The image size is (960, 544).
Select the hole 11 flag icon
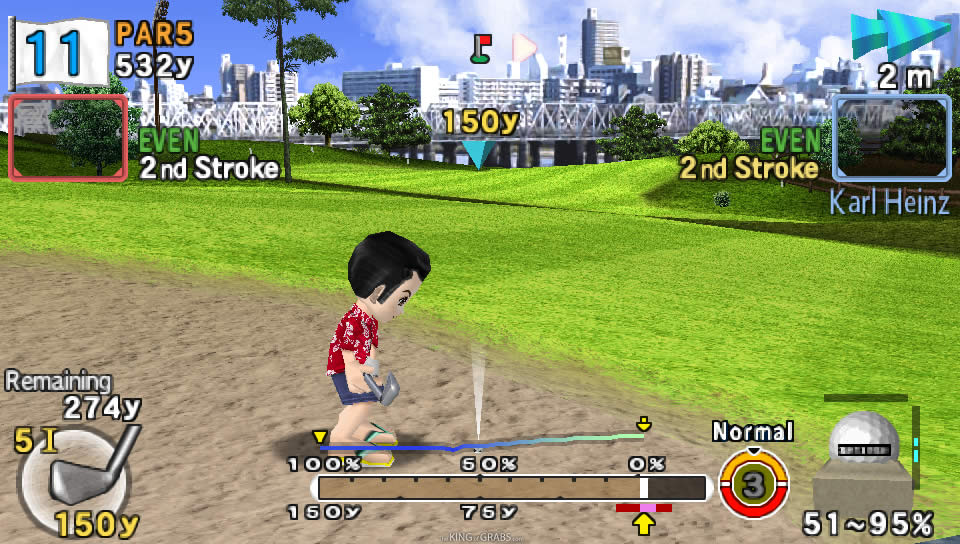tap(57, 50)
